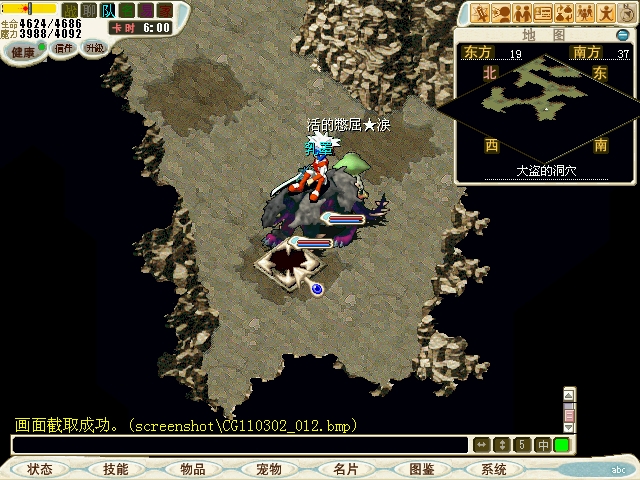640x480 pixels.
Task: Click the green chat color square
Action: click(x=562, y=445)
